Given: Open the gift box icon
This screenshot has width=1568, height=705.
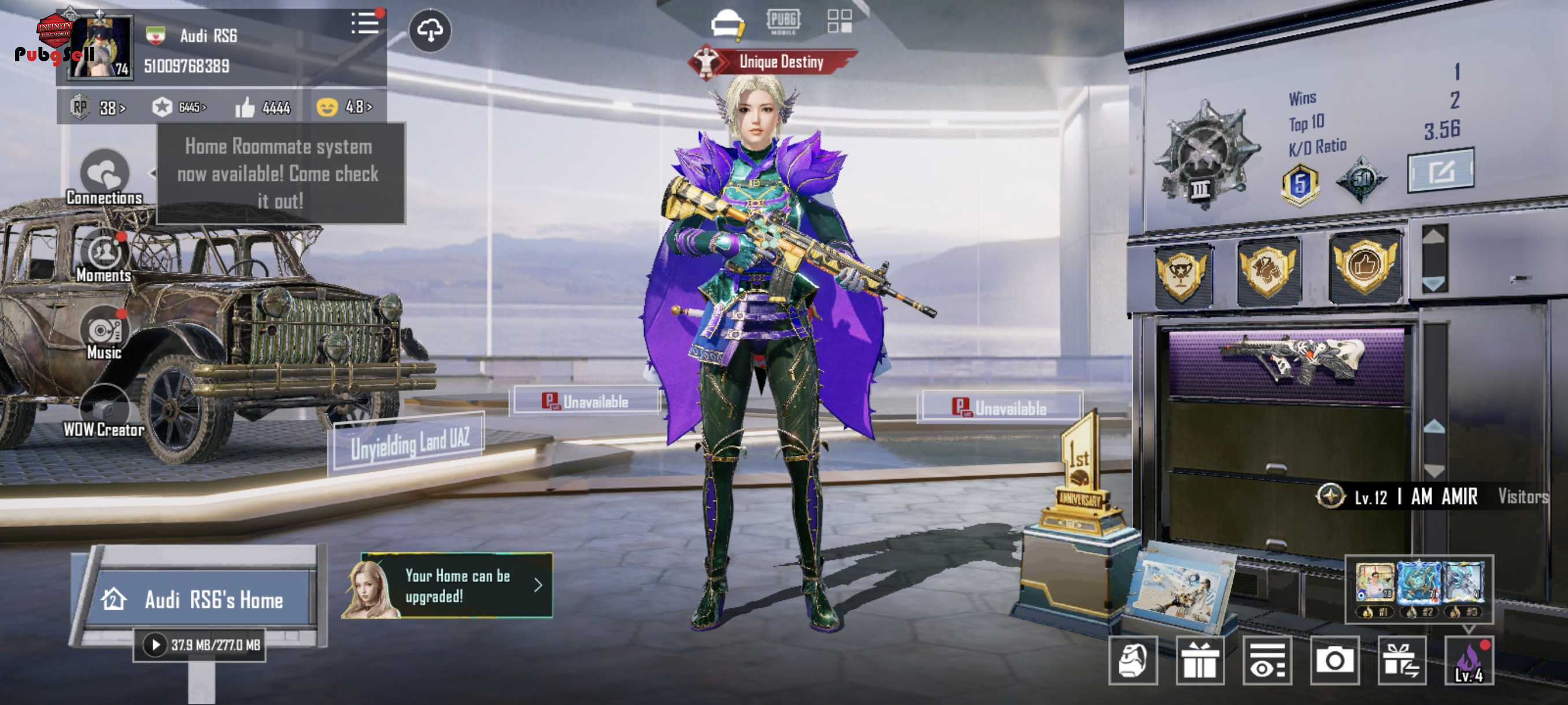Looking at the screenshot, I should click(x=1200, y=661).
